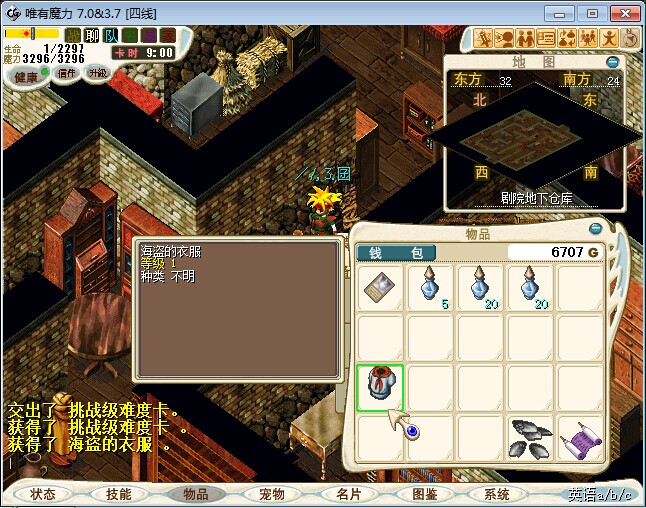
Task: Select the pirate's clothes inventory item
Action: pyautogui.click(x=380, y=388)
